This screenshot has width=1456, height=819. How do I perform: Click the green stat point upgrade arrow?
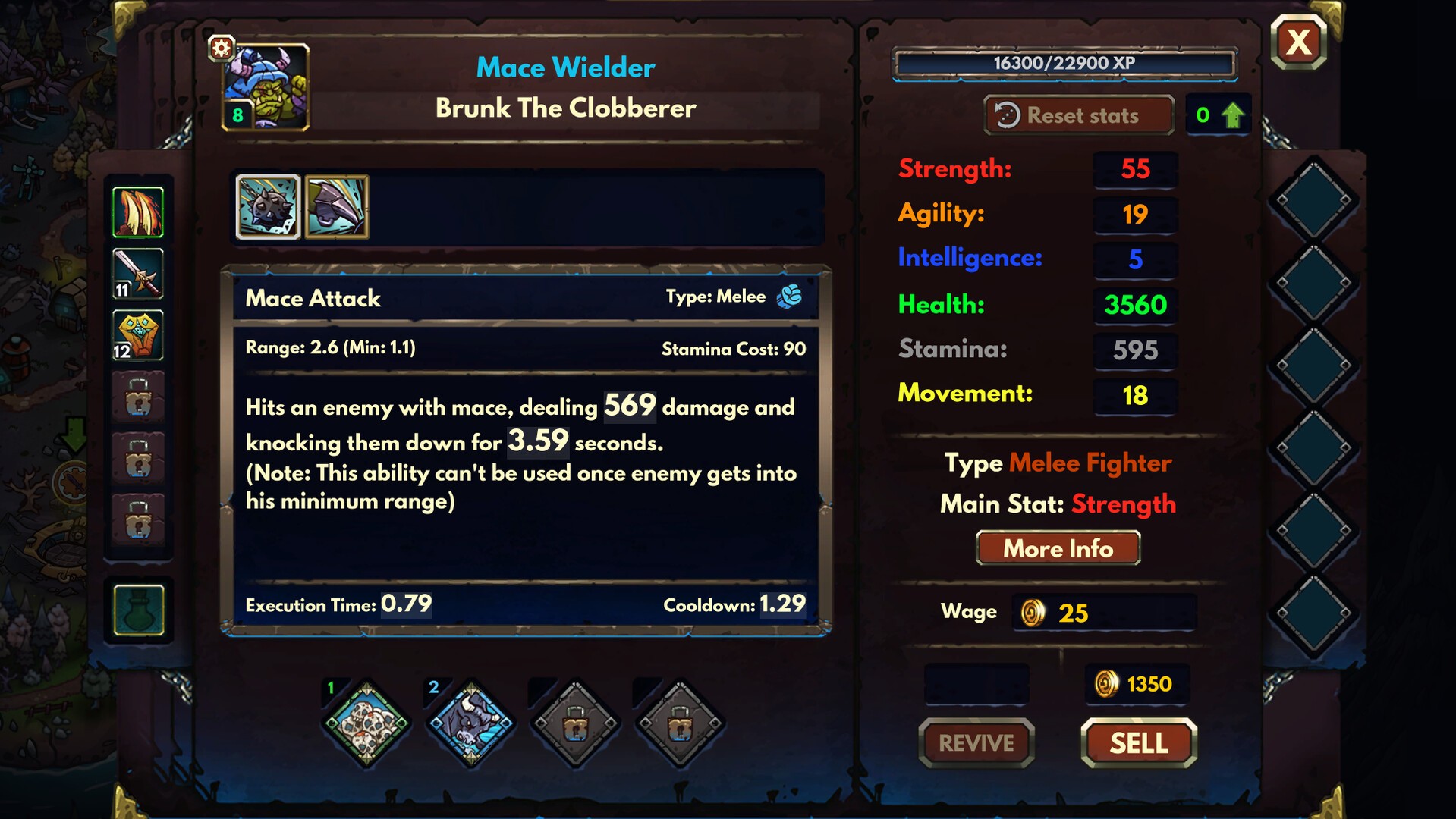coord(1233,115)
